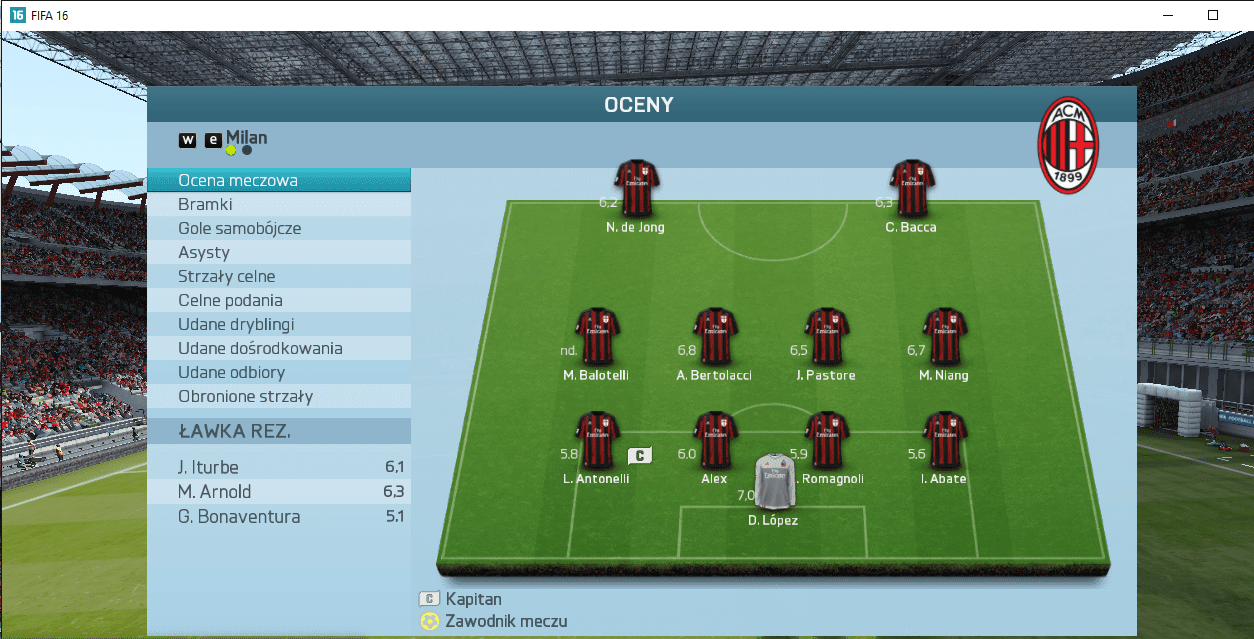Select the Udane odbiory statistic

point(278,373)
